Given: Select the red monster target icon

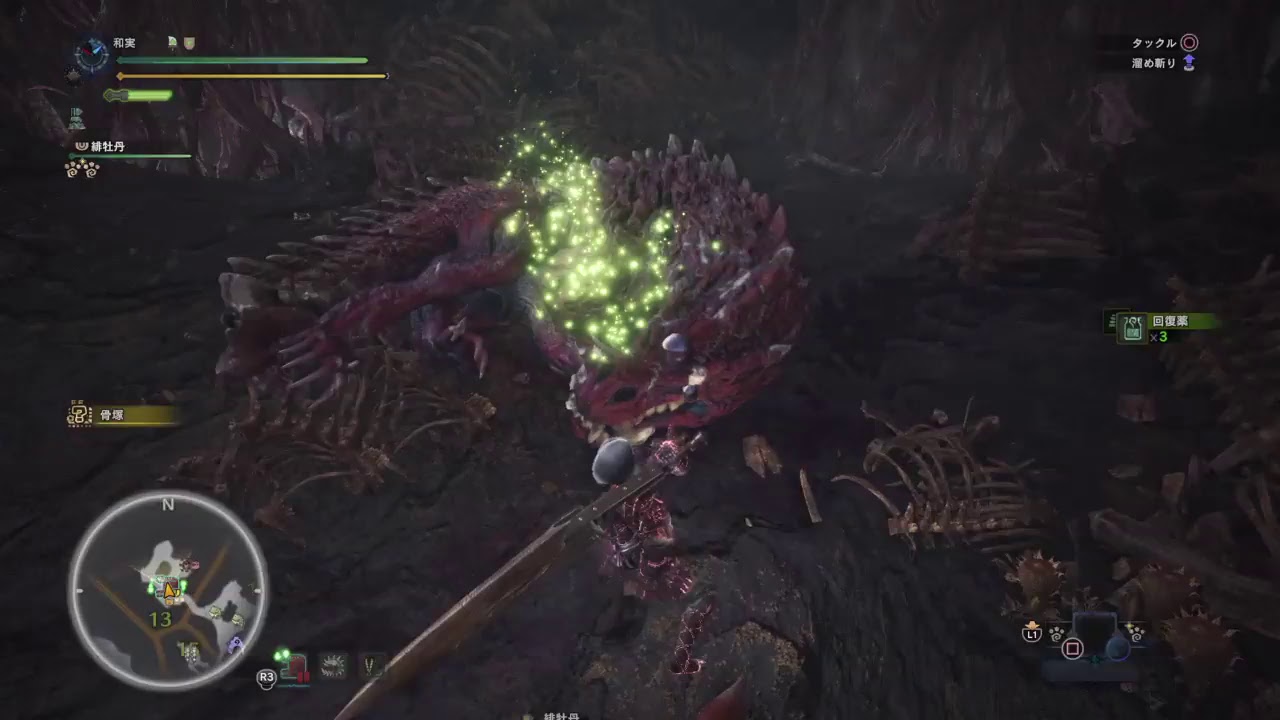Looking at the screenshot, I should (x=295, y=664).
